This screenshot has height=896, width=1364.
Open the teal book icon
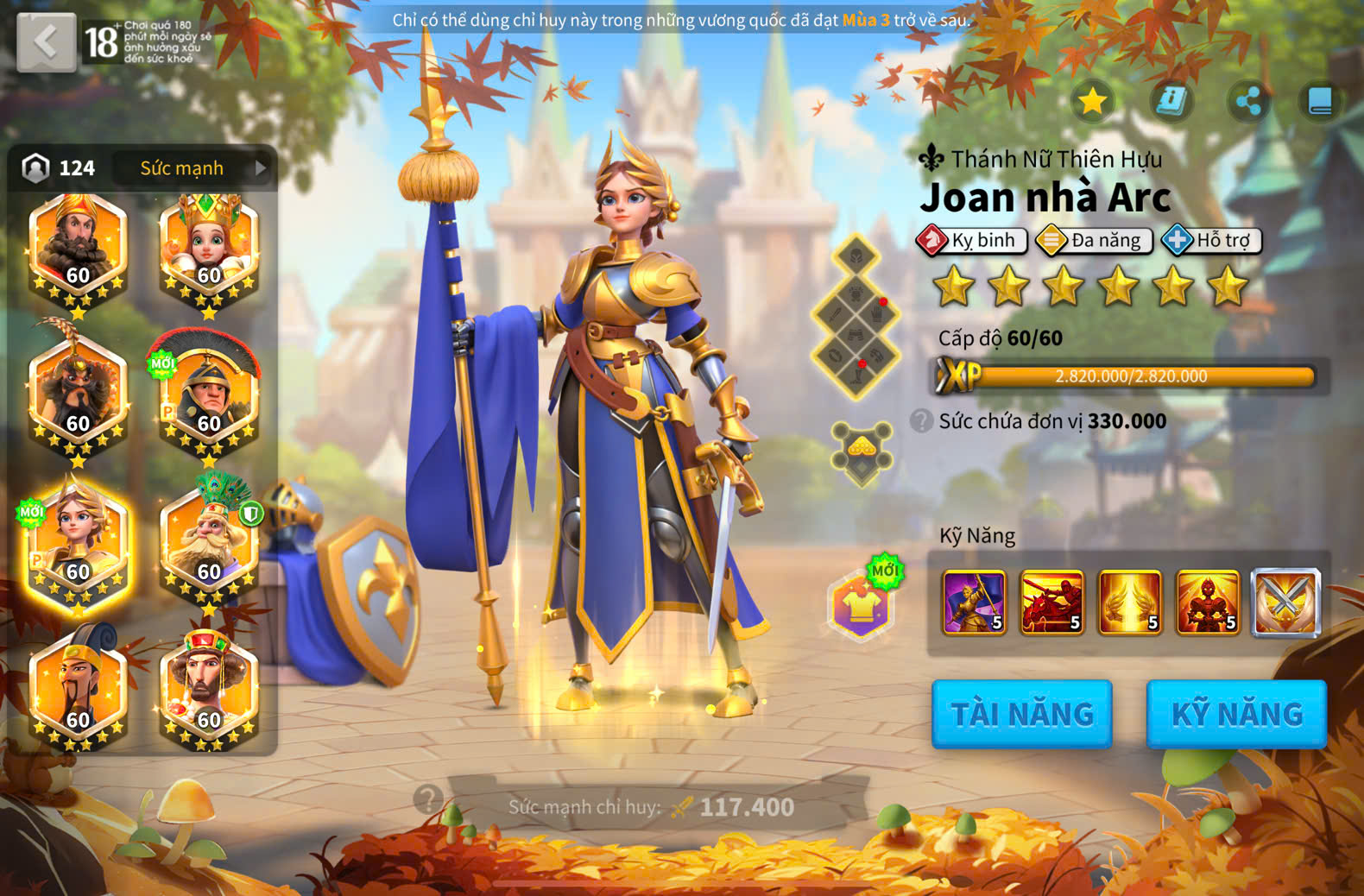[1320, 101]
